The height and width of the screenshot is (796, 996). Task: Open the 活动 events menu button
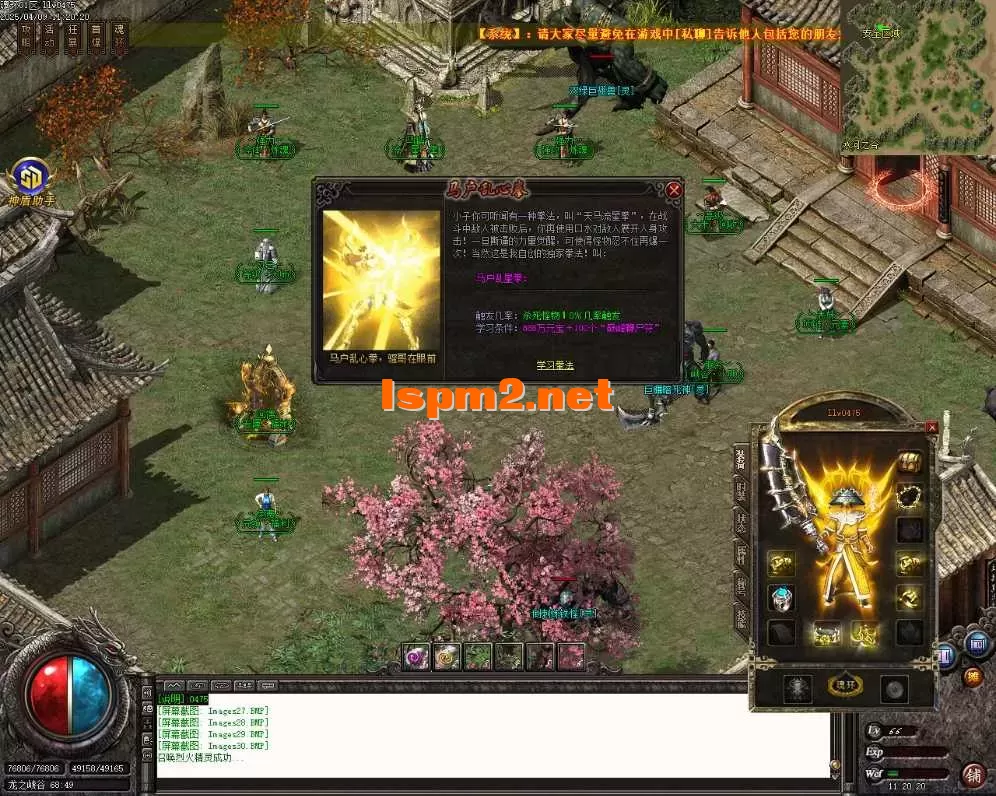click(x=50, y=37)
